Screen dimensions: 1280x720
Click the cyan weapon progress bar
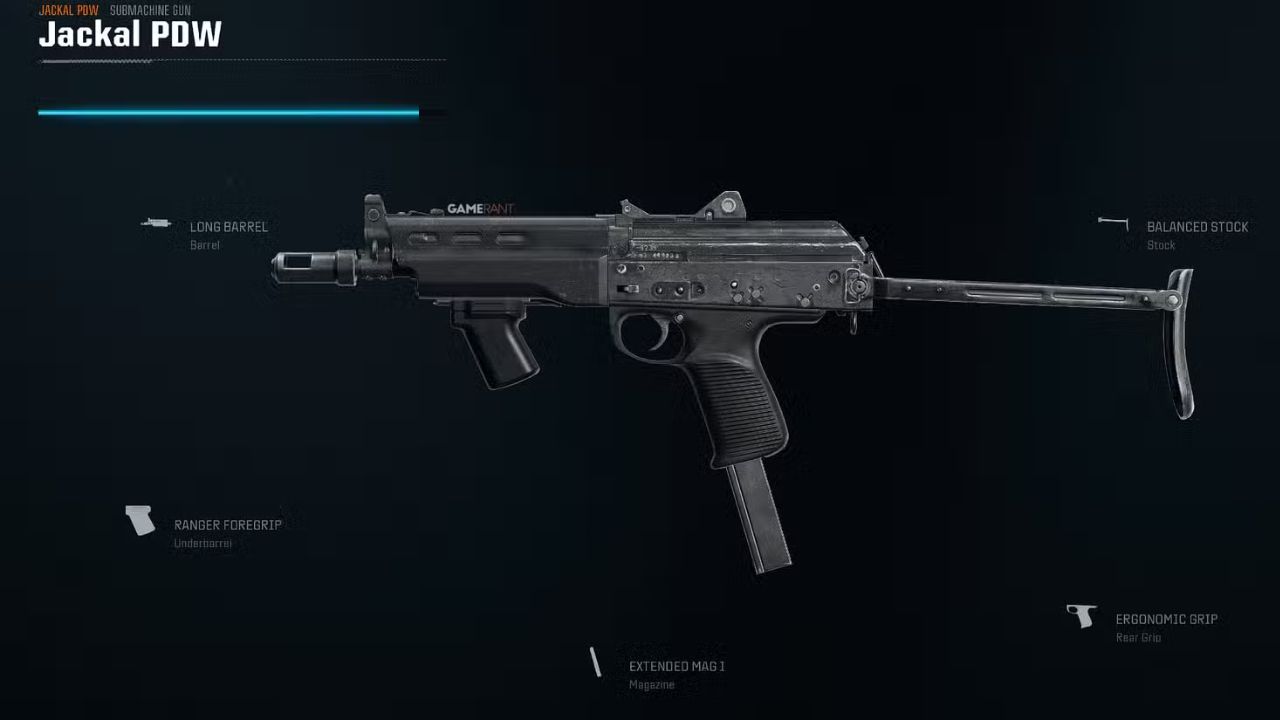(226, 112)
